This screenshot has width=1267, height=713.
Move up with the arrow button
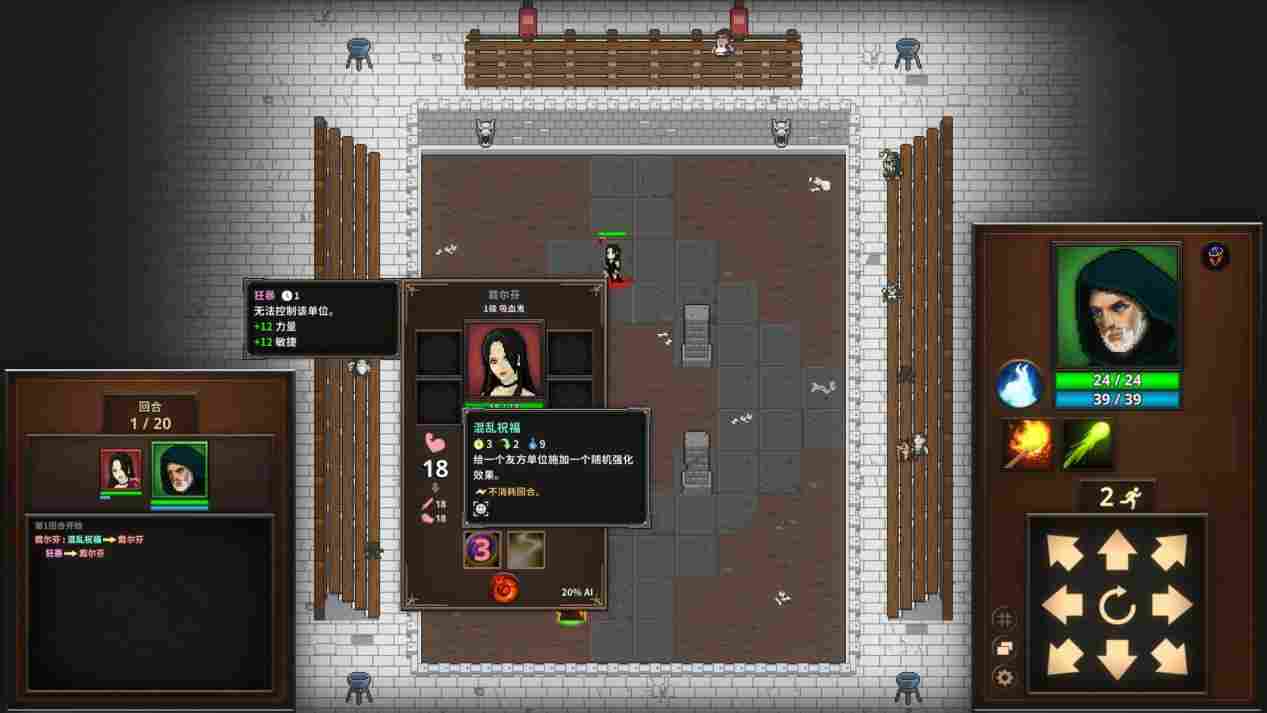[1116, 551]
